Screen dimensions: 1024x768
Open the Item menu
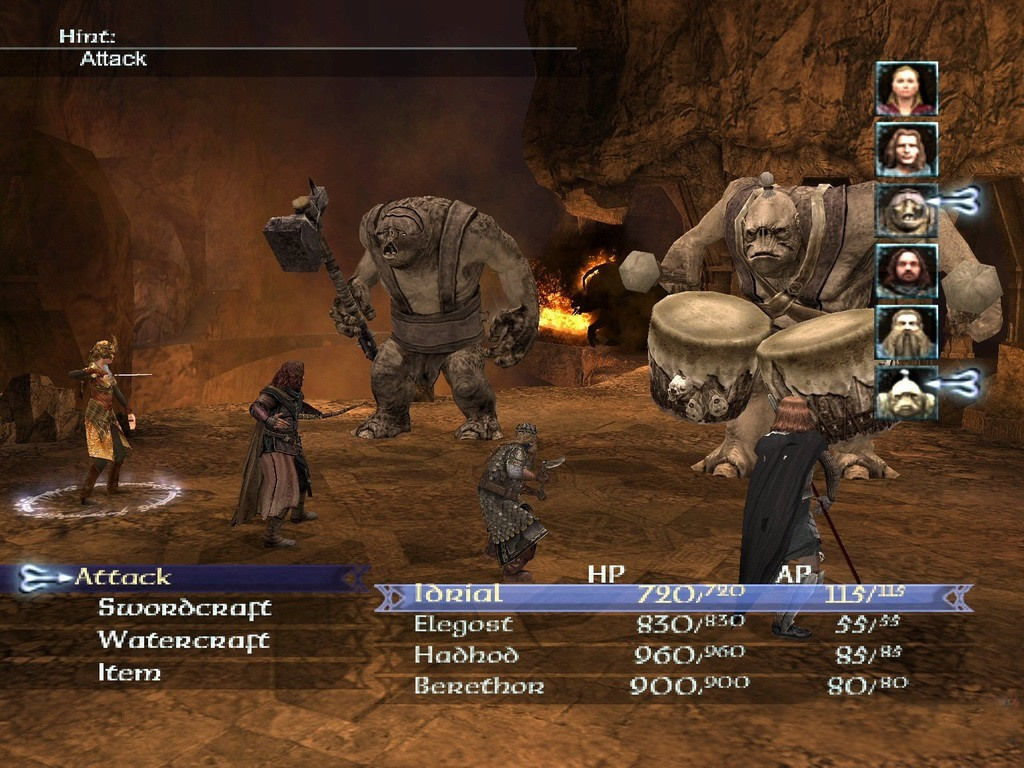129,673
